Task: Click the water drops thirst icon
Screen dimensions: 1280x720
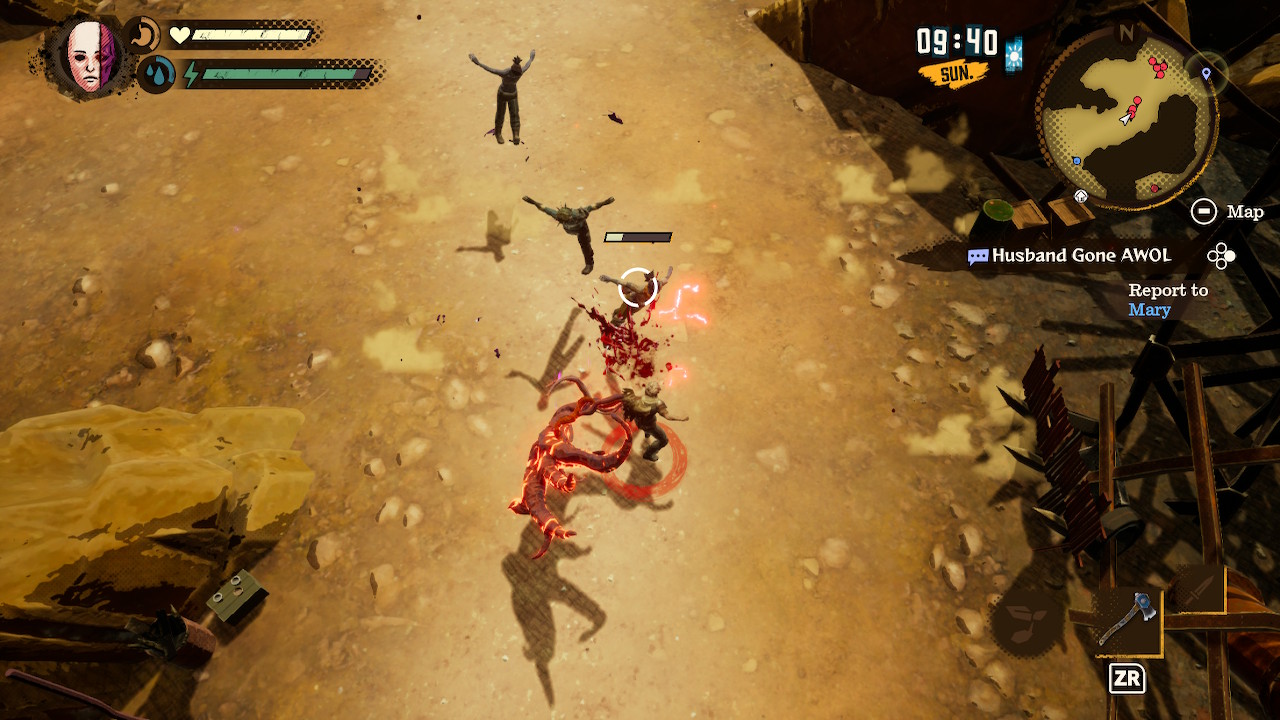Action: (x=155, y=74)
